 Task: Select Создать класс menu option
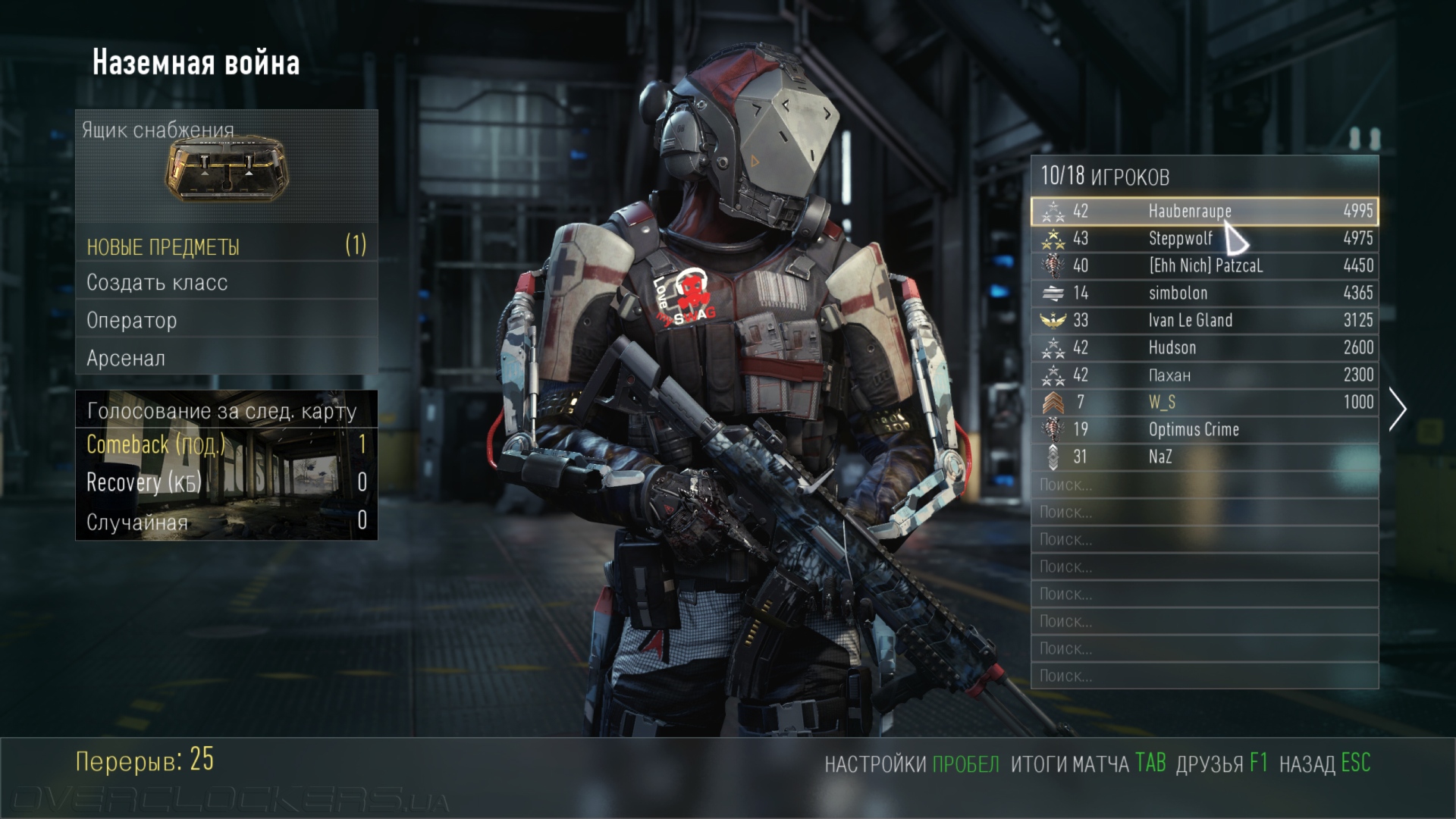point(227,282)
